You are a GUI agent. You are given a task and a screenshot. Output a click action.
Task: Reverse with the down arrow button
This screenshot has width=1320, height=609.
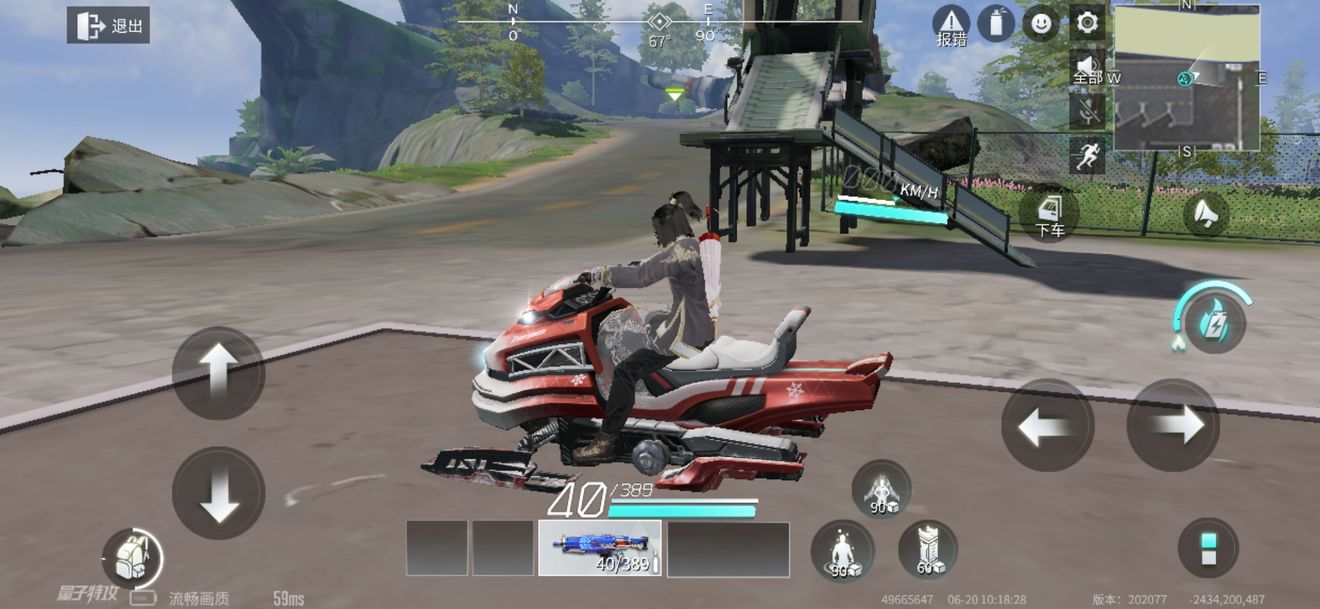pos(218,493)
